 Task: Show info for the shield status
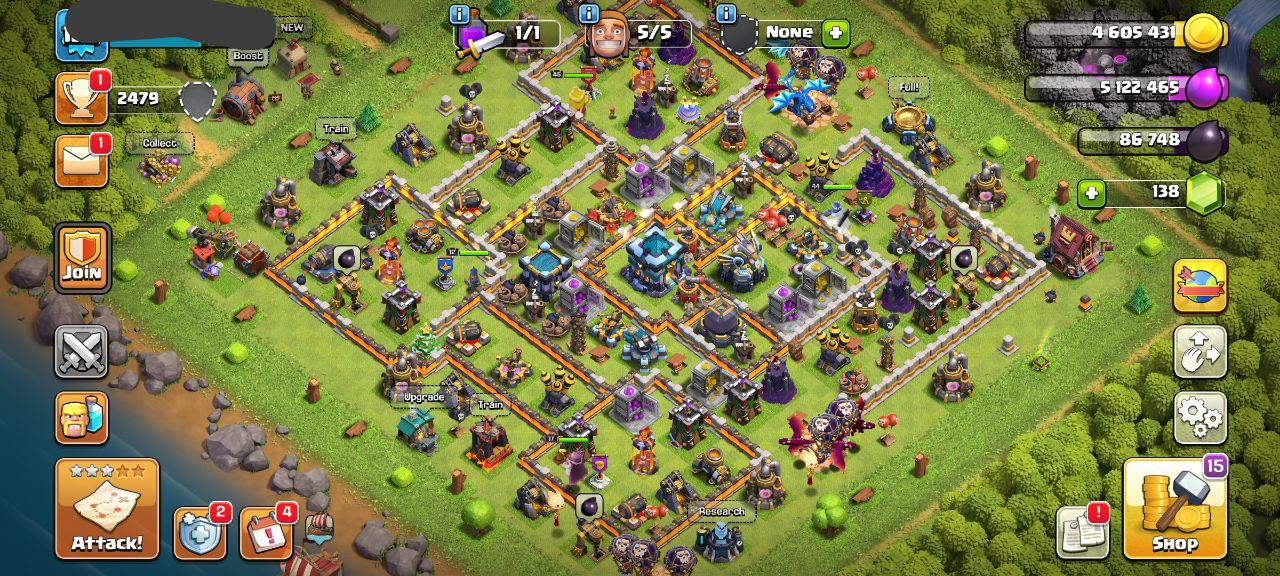click(726, 14)
